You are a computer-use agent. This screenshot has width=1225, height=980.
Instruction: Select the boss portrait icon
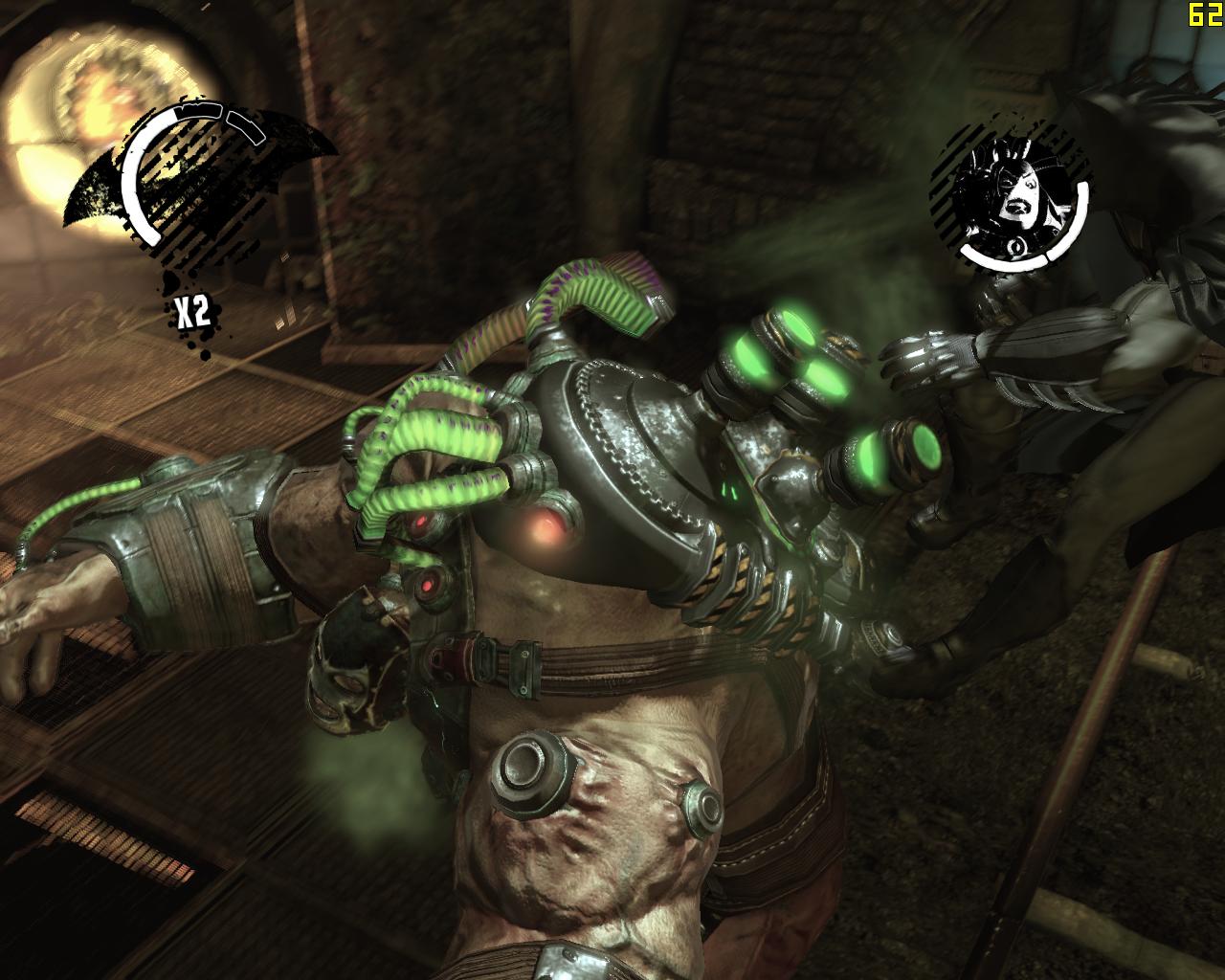(x=1008, y=196)
